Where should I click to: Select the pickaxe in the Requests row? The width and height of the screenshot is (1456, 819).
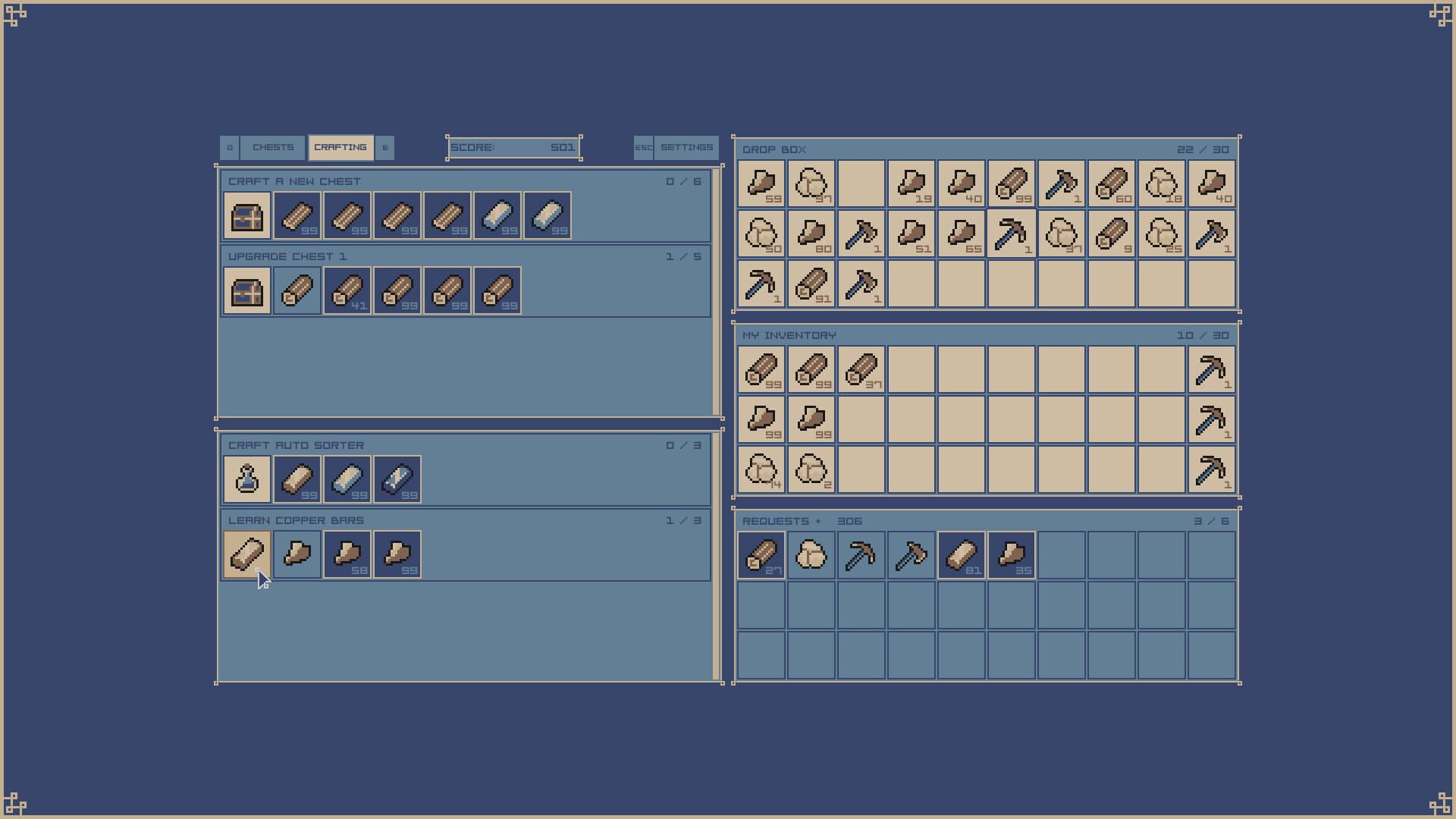coord(861,554)
